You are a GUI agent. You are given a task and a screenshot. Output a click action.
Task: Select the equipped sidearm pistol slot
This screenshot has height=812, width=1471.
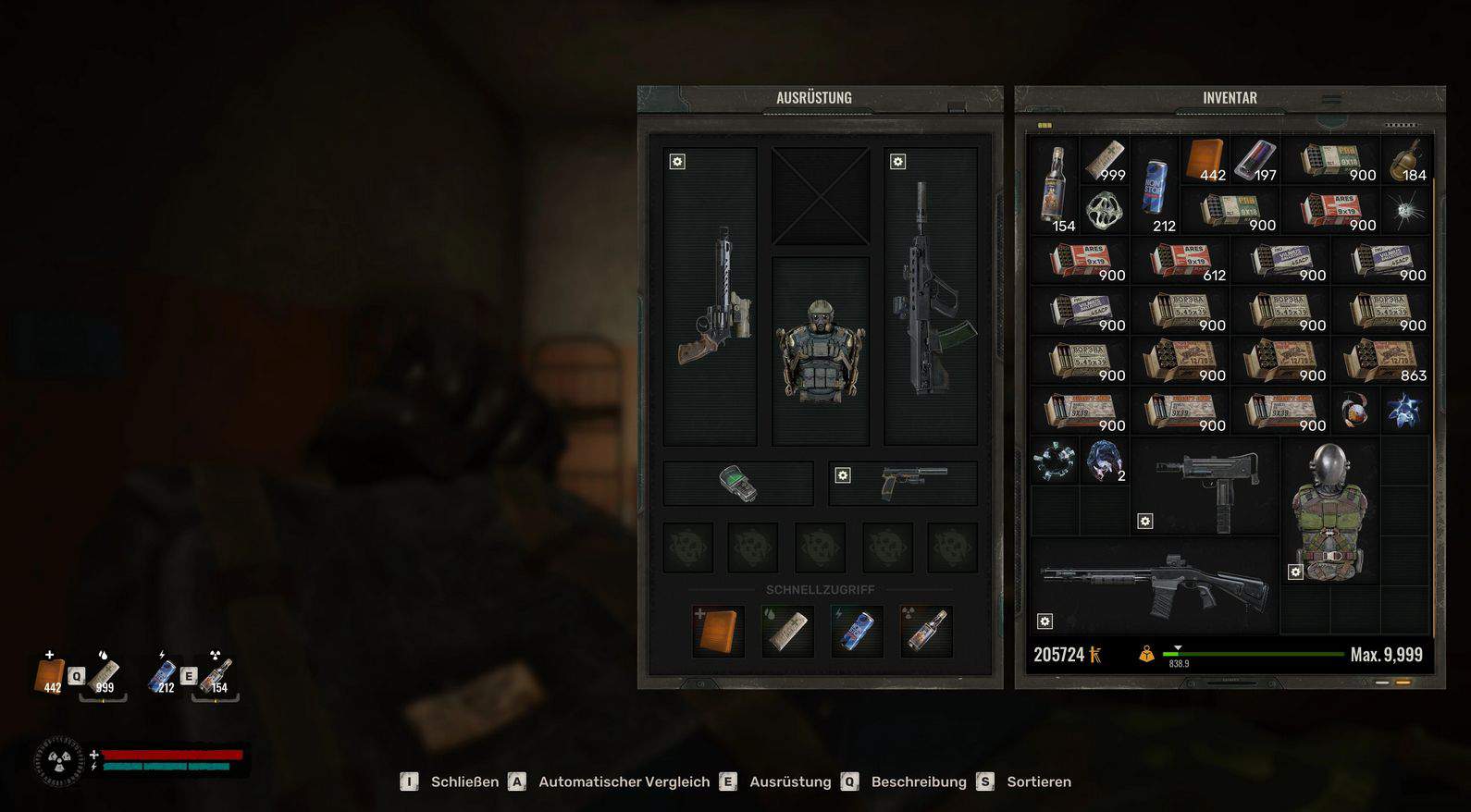tap(903, 483)
